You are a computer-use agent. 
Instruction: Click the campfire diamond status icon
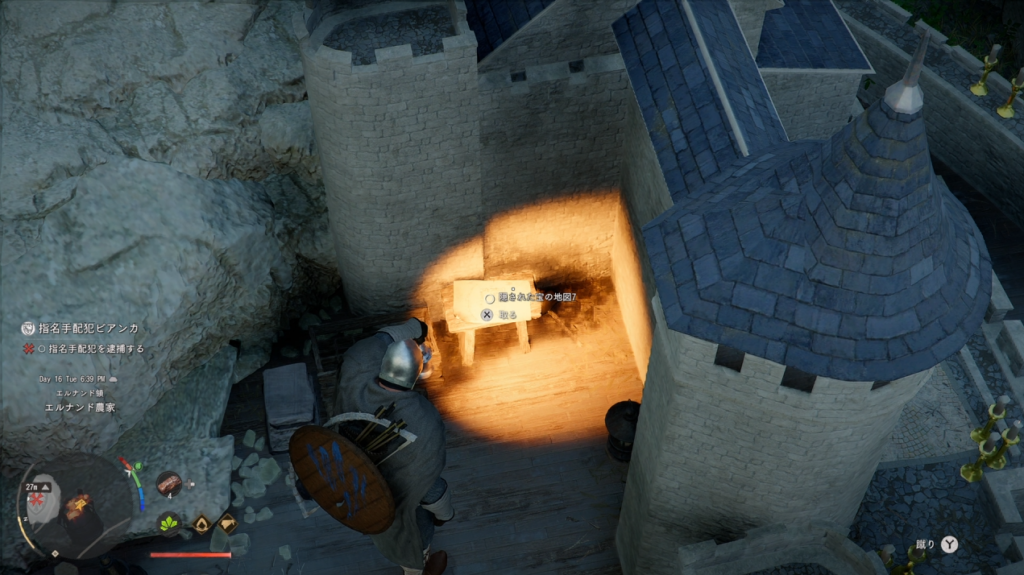click(x=202, y=523)
